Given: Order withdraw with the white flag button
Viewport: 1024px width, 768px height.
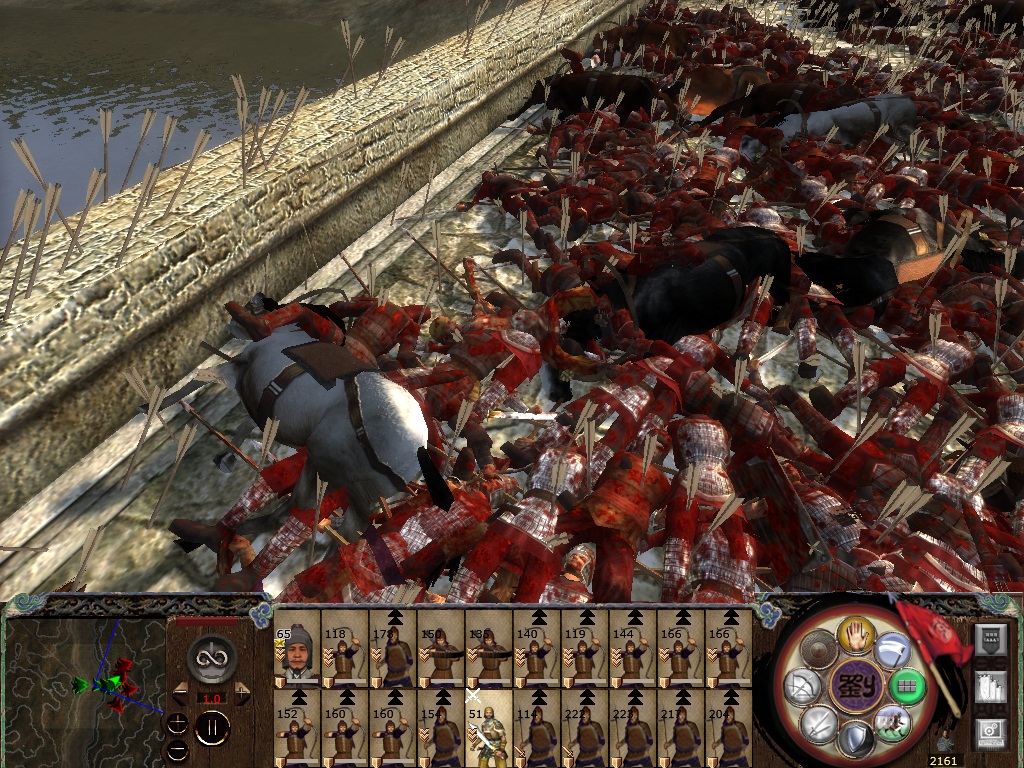Looking at the screenshot, I should (x=893, y=651).
